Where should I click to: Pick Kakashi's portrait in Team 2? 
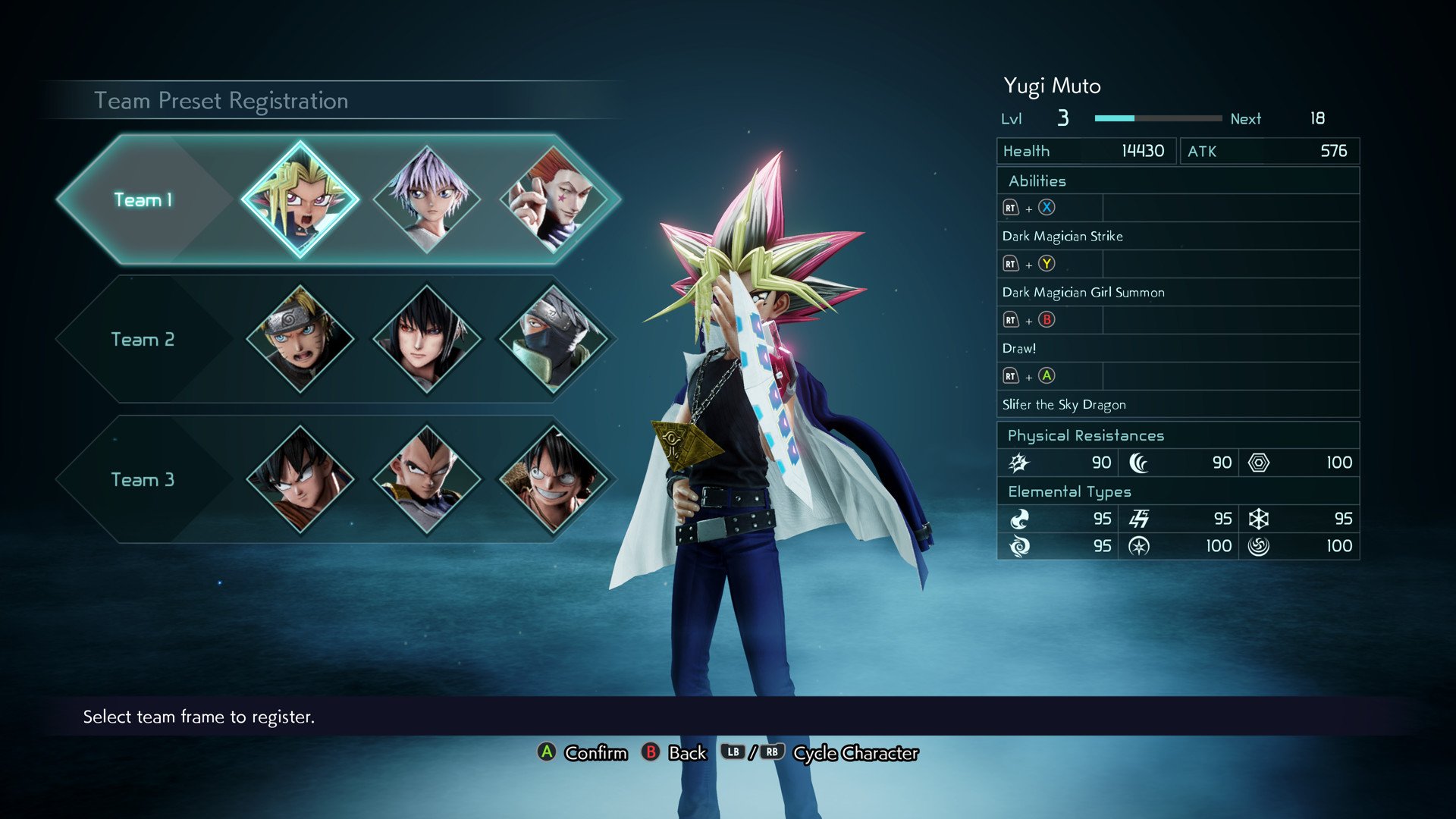pos(554,339)
